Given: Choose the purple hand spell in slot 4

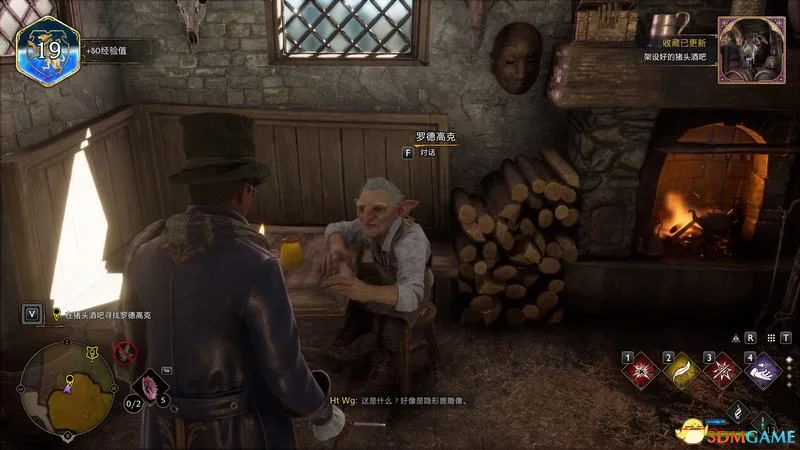Looking at the screenshot, I should click(x=765, y=371).
